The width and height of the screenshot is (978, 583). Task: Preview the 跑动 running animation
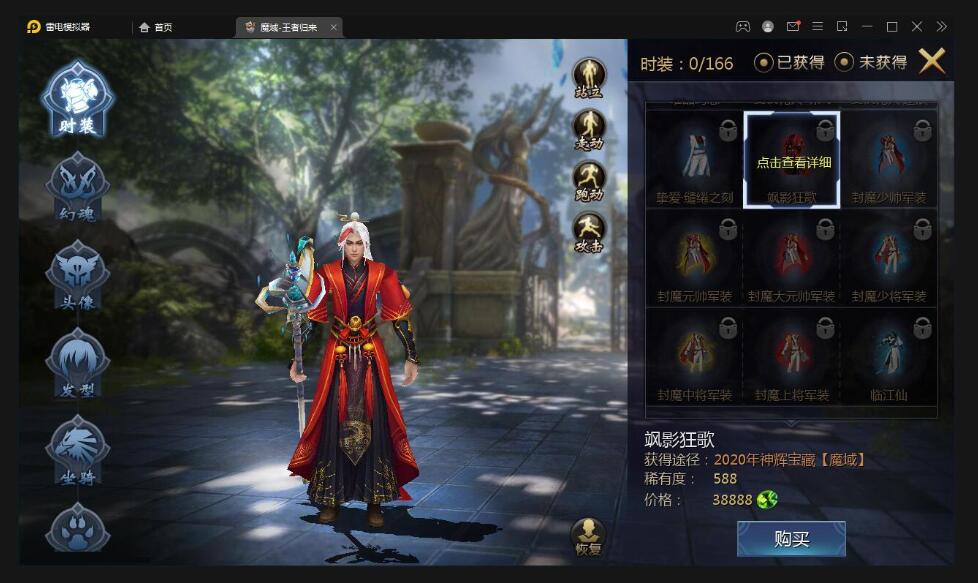coord(589,182)
